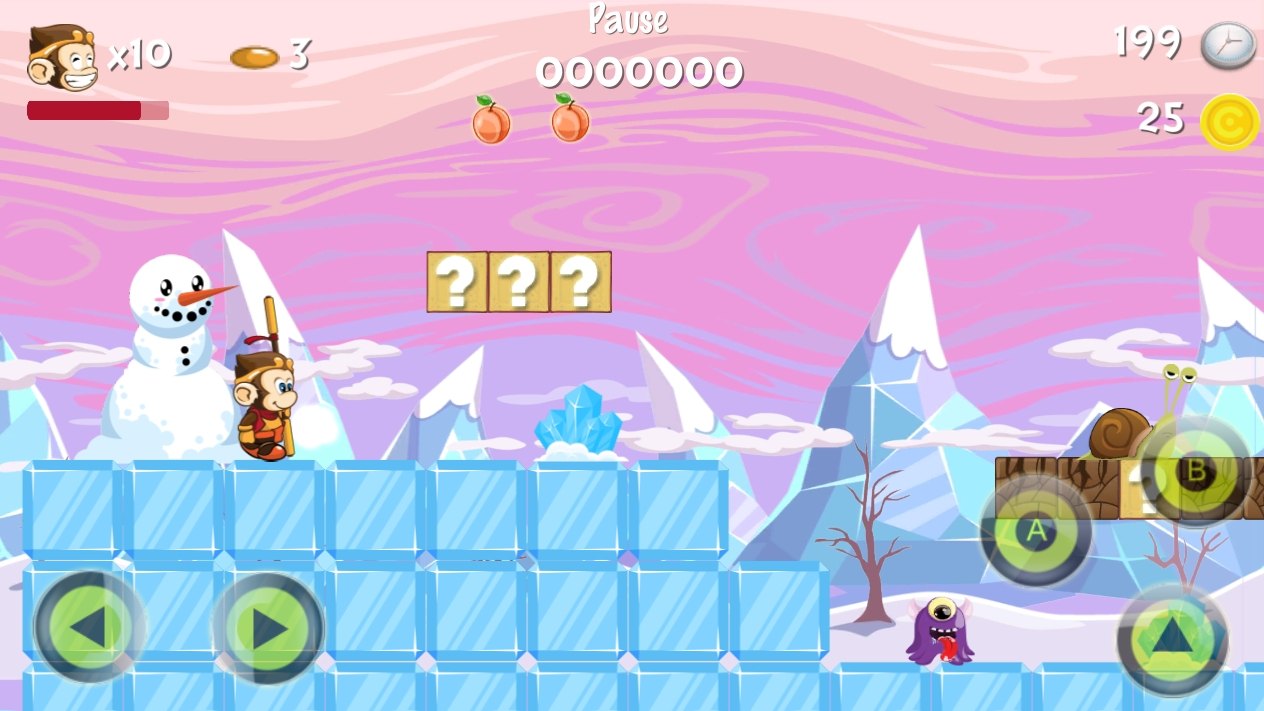Tap the Pause button
Image resolution: width=1264 pixels, height=711 pixels.
point(628,20)
